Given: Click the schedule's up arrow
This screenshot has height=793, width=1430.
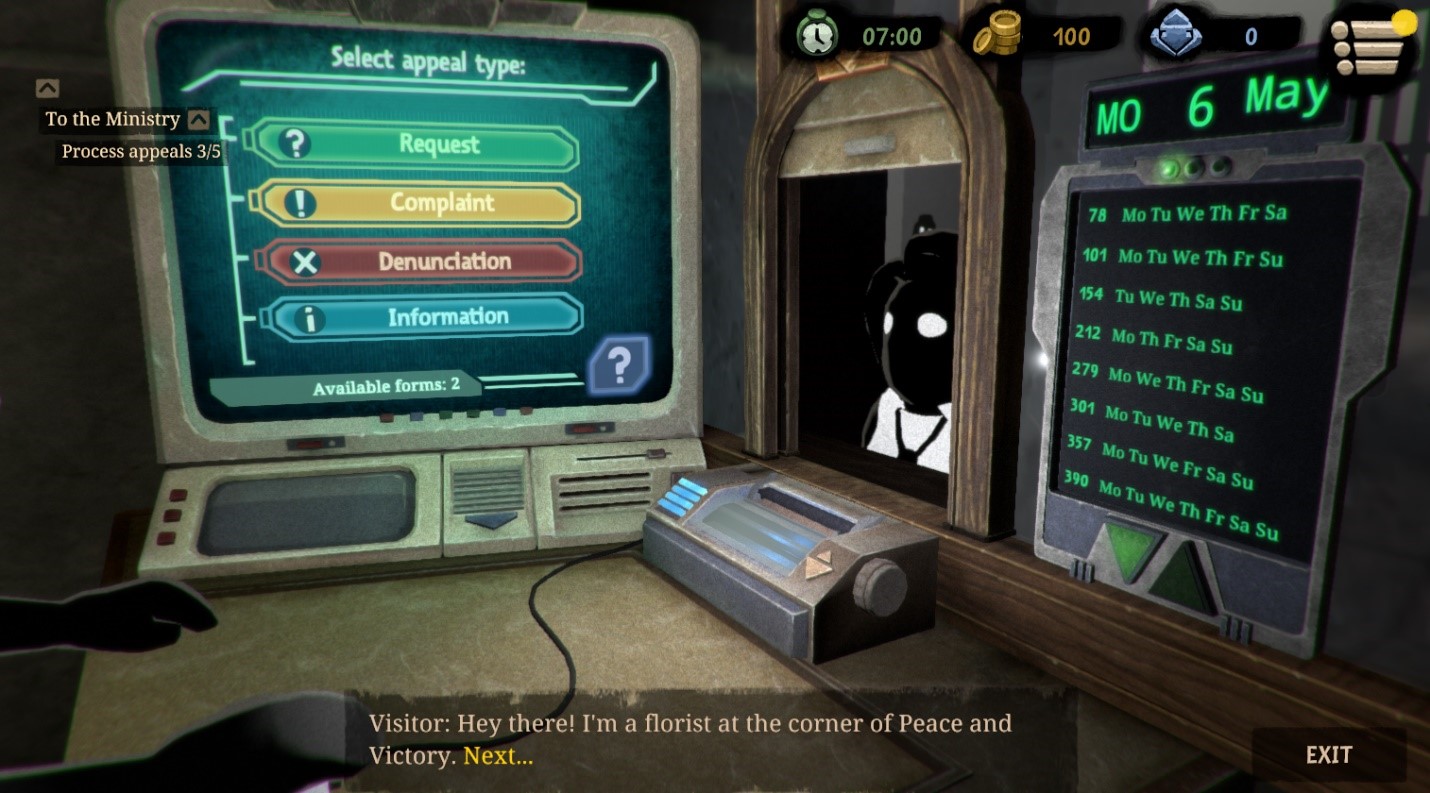Looking at the screenshot, I should click(x=1182, y=575).
